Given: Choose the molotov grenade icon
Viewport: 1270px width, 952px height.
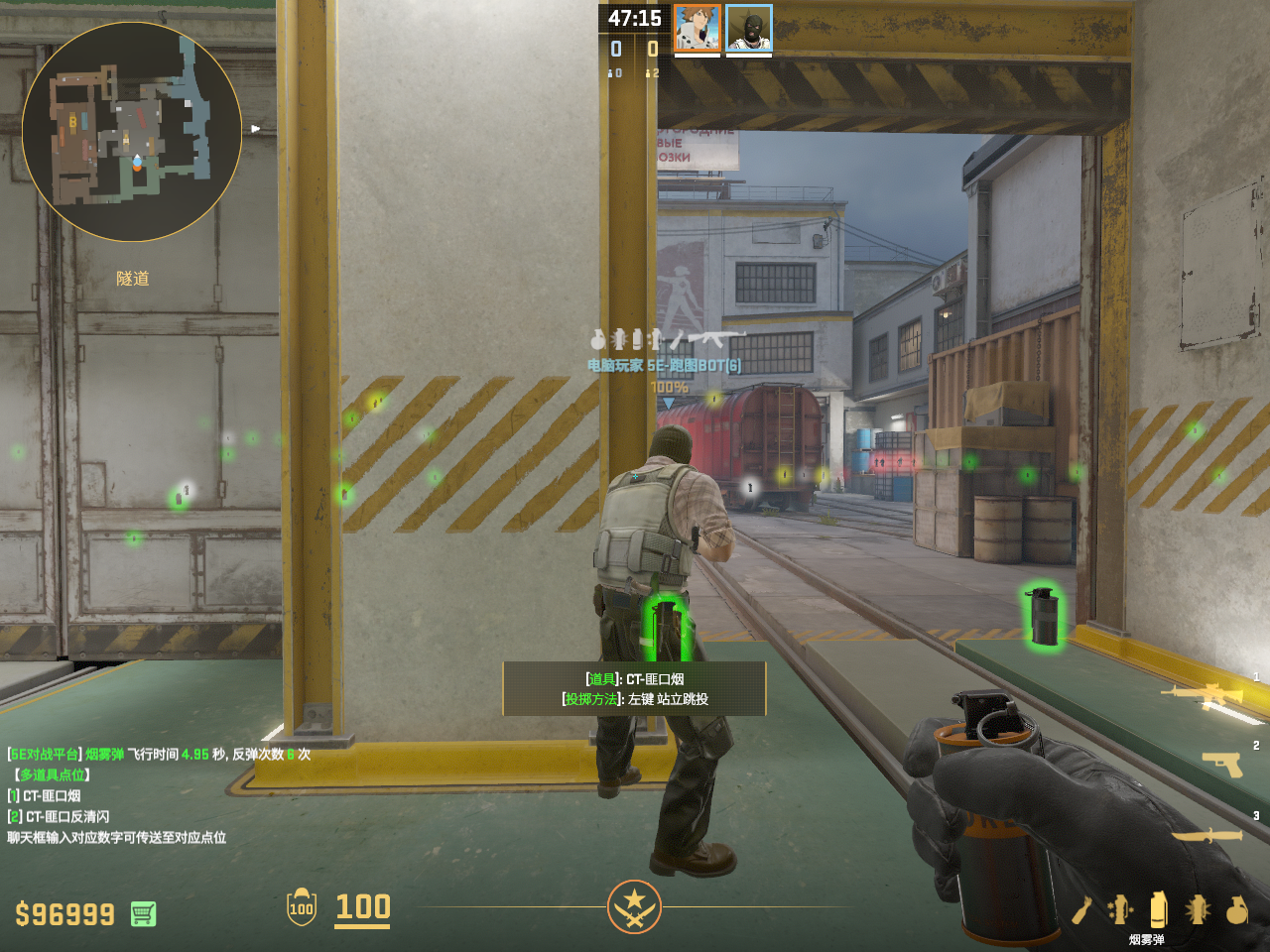Looking at the screenshot, I should point(1081,909).
